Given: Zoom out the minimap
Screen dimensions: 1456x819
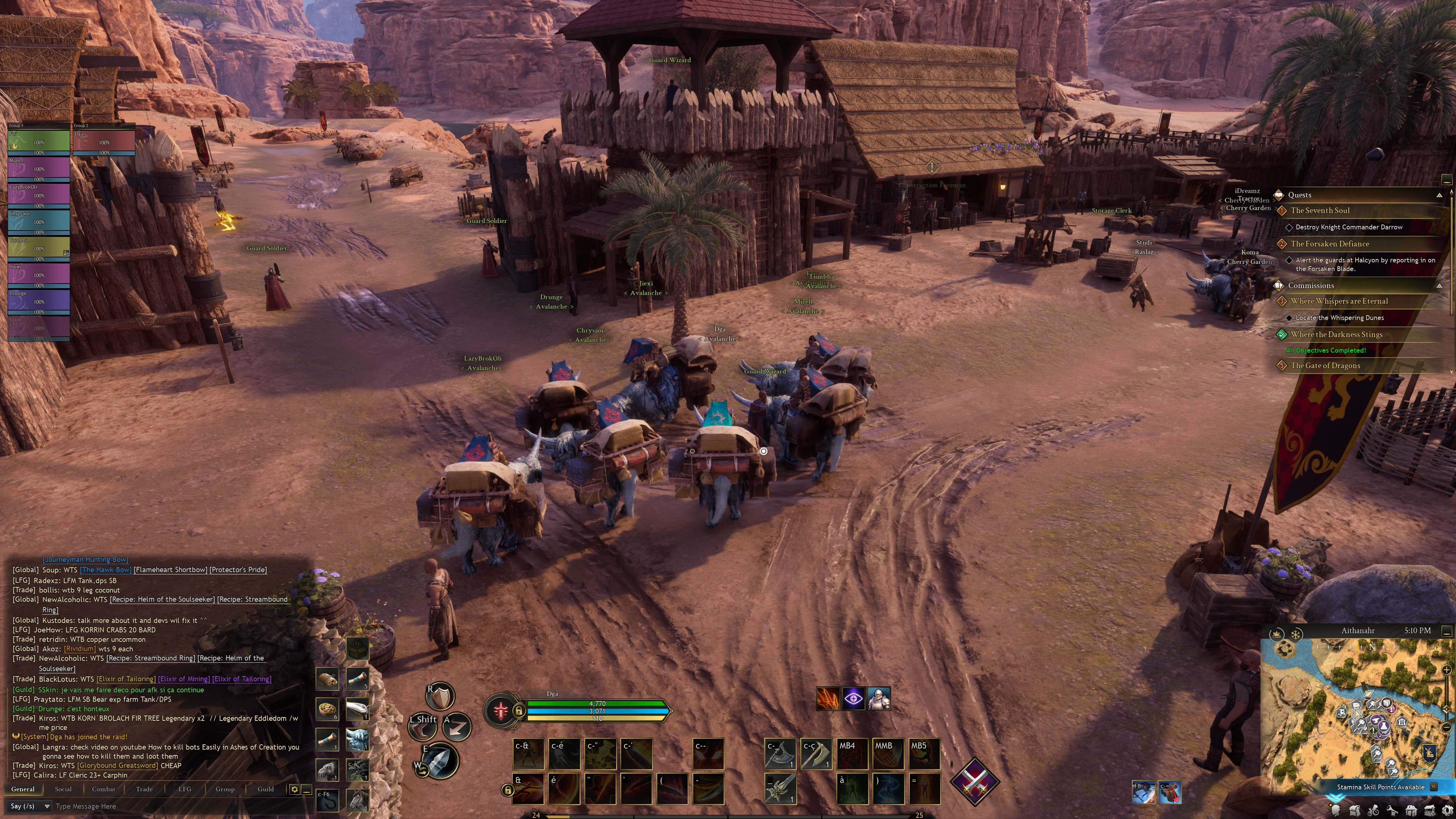Looking at the screenshot, I should (x=1446, y=727).
